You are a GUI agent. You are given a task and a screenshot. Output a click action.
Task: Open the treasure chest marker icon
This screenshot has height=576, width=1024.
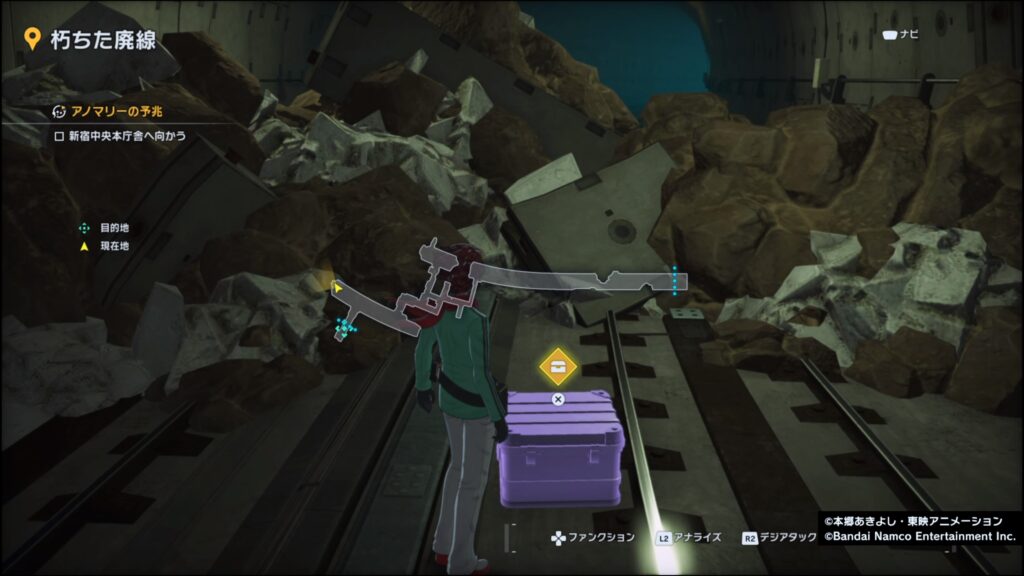coord(558,365)
